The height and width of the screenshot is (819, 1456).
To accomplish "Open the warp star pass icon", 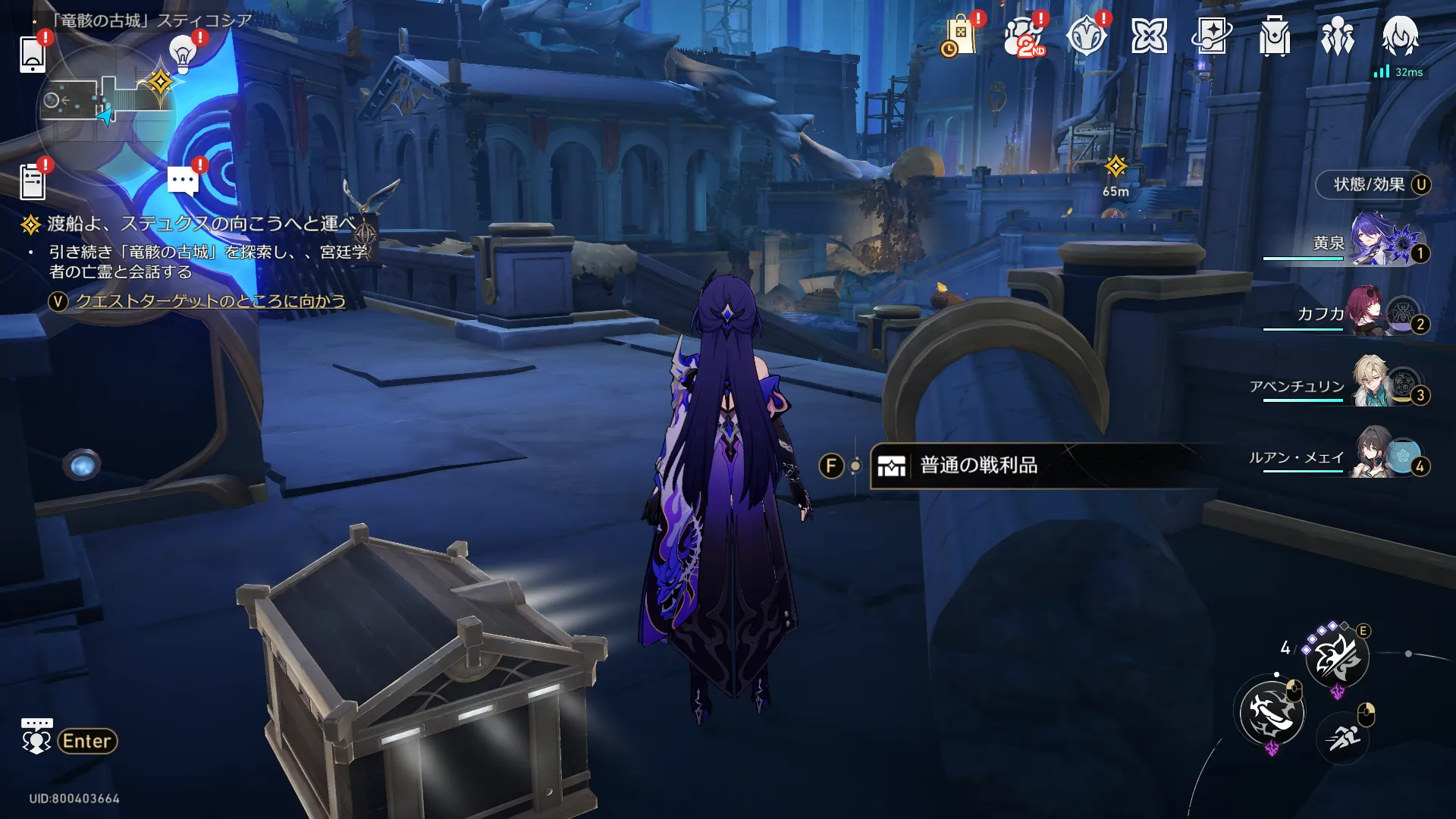I will 1211,36.
